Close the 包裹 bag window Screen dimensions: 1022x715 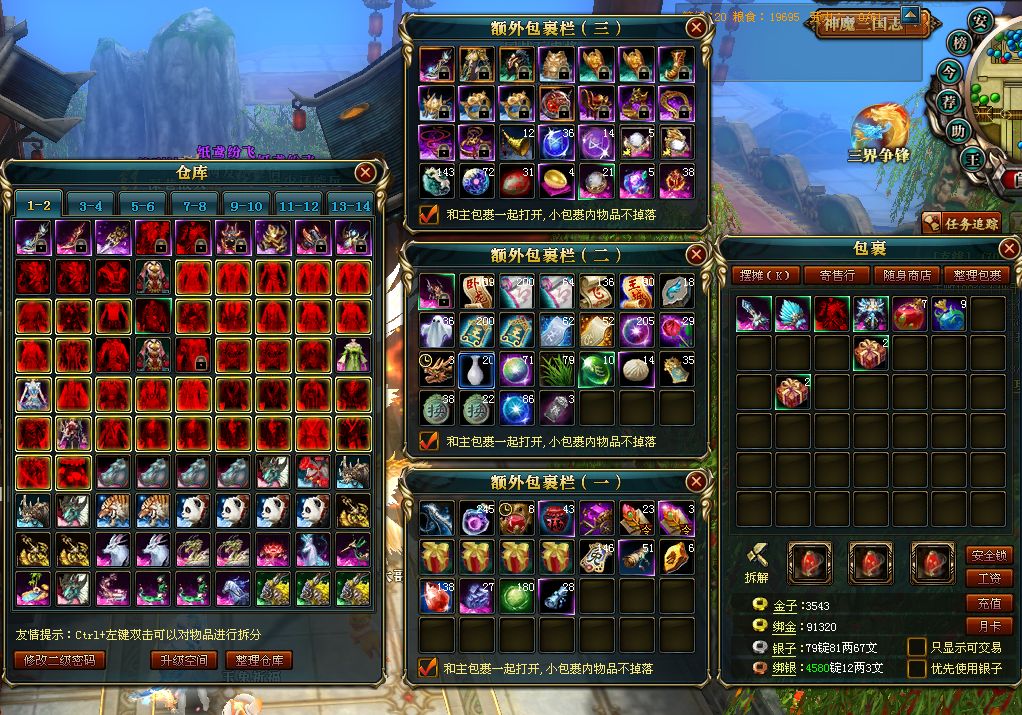pos(1009,248)
